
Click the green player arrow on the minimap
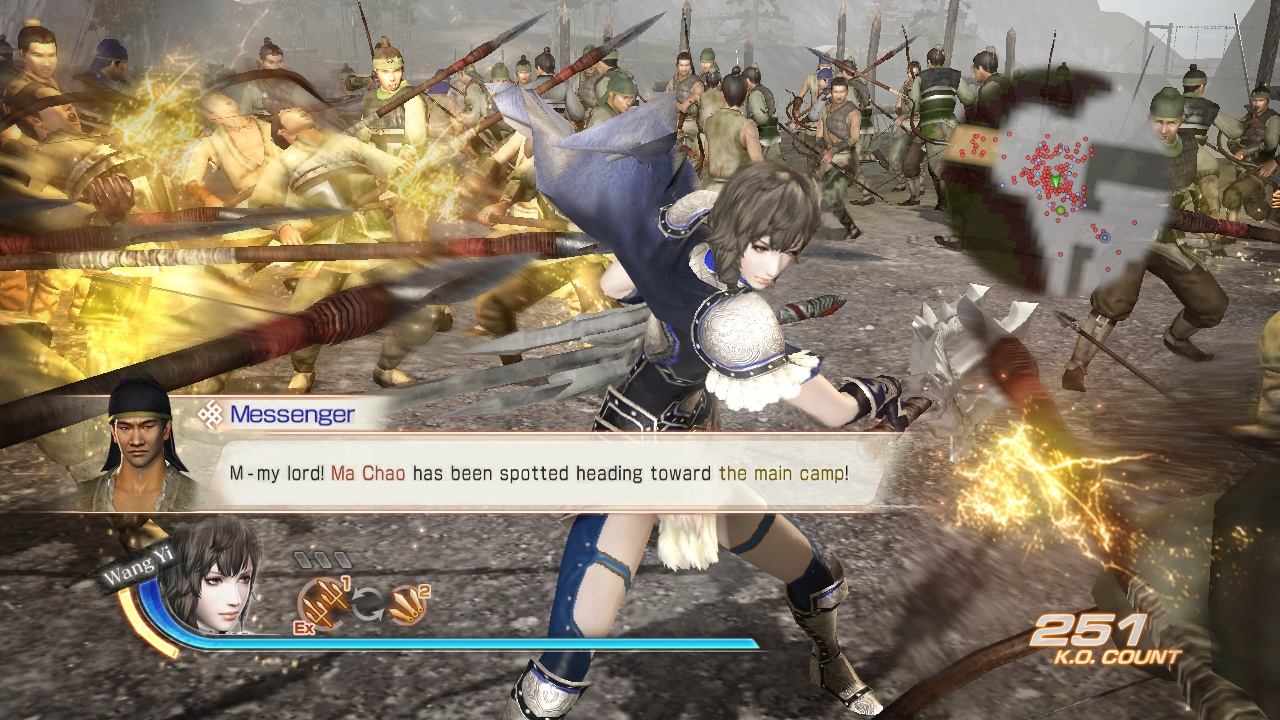(x=1055, y=182)
